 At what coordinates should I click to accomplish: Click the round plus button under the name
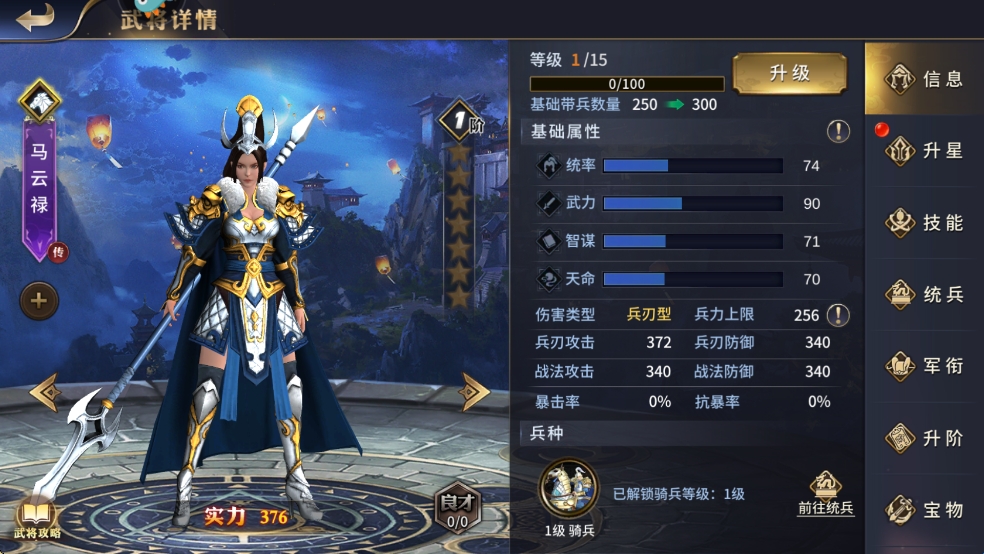pos(40,300)
